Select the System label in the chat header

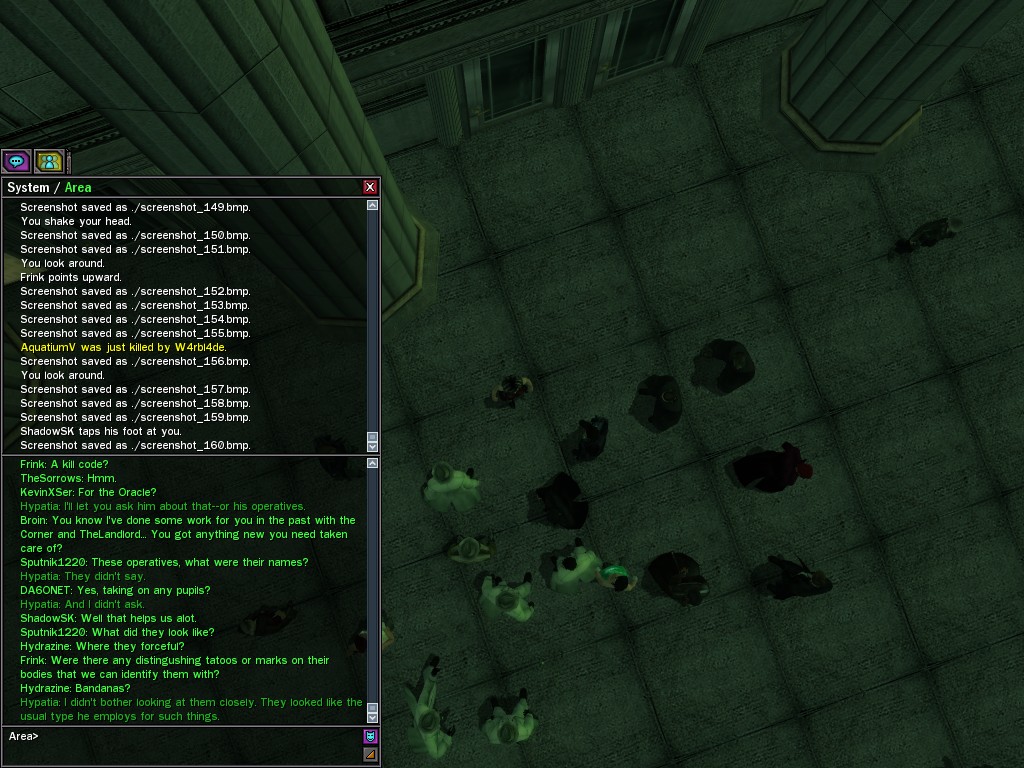click(28, 188)
